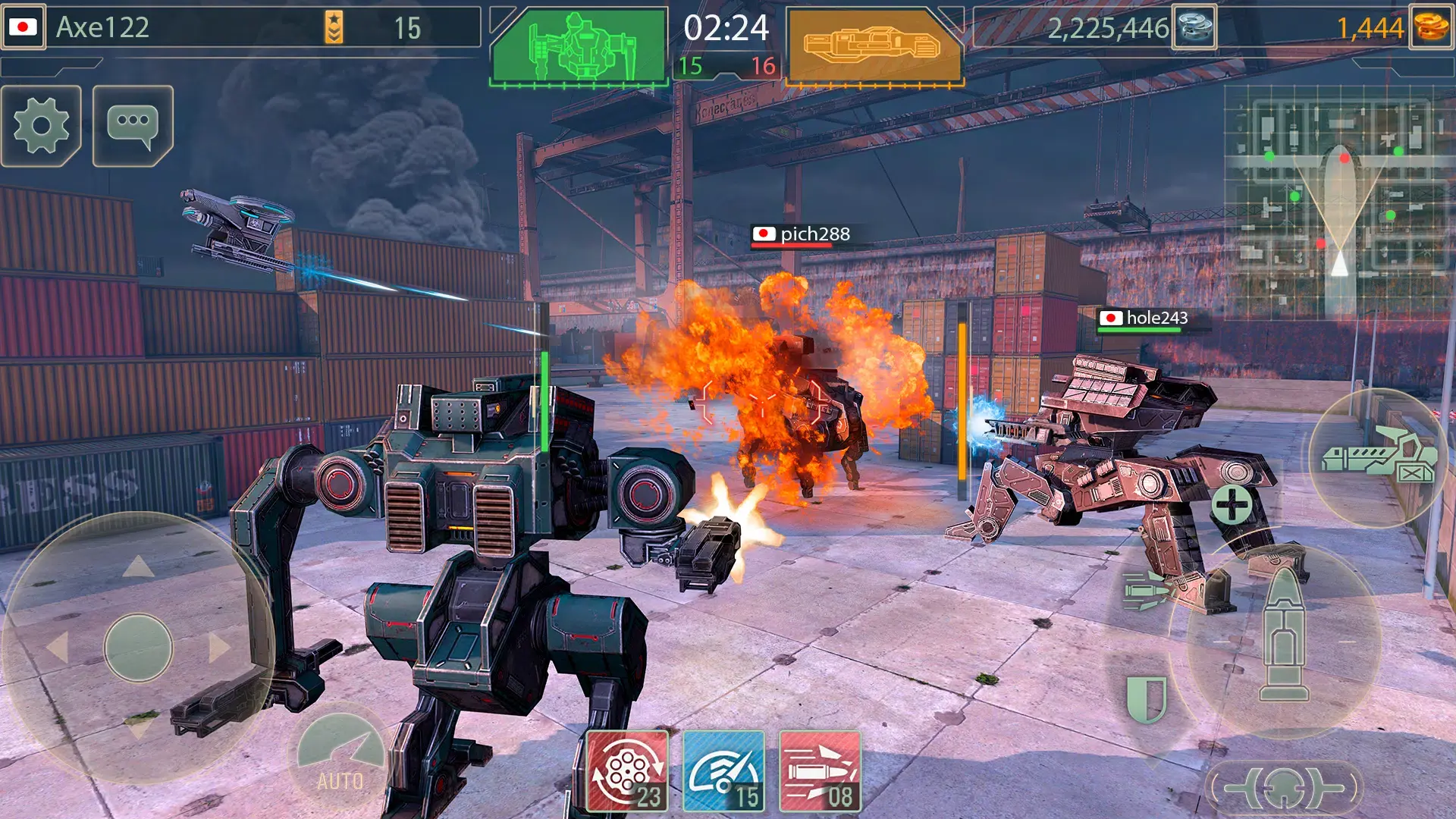Open the gear settings menu
Viewport: 1456px width, 819px height.
[42, 125]
